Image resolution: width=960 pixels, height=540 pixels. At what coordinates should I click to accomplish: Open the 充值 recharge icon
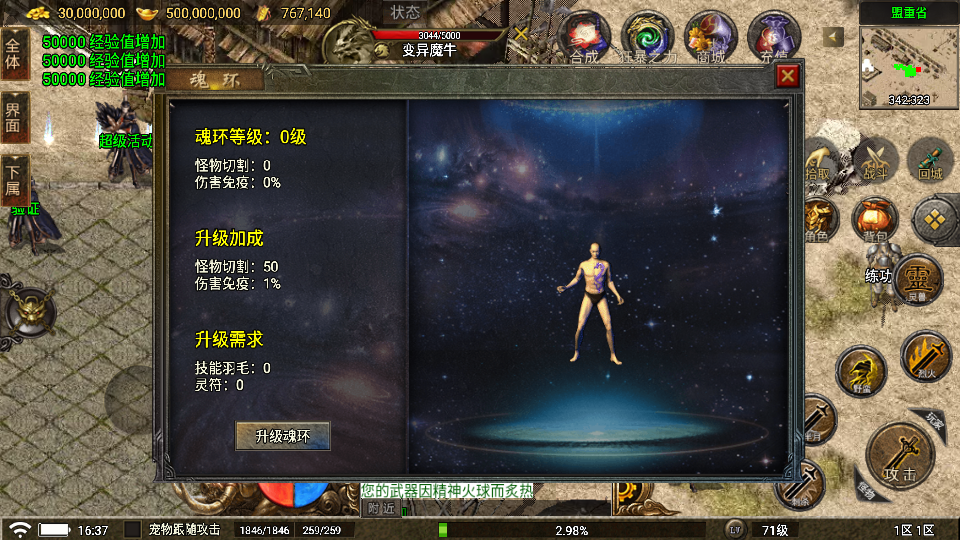pos(773,38)
